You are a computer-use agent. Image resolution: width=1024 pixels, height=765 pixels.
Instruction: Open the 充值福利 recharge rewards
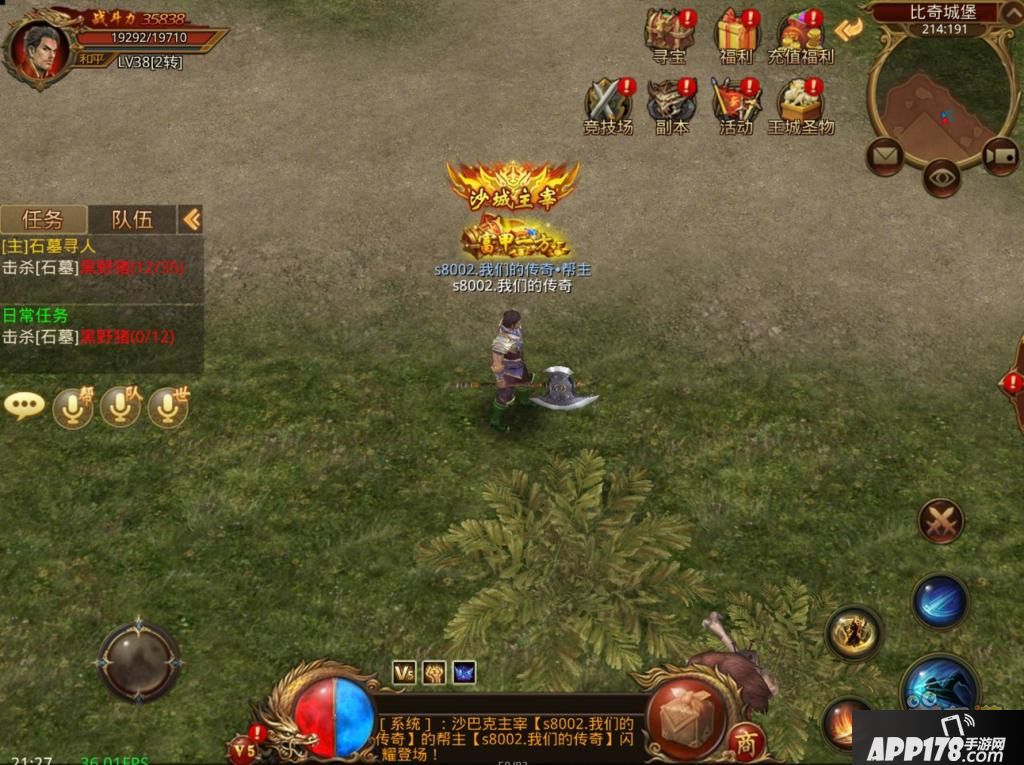click(800, 36)
